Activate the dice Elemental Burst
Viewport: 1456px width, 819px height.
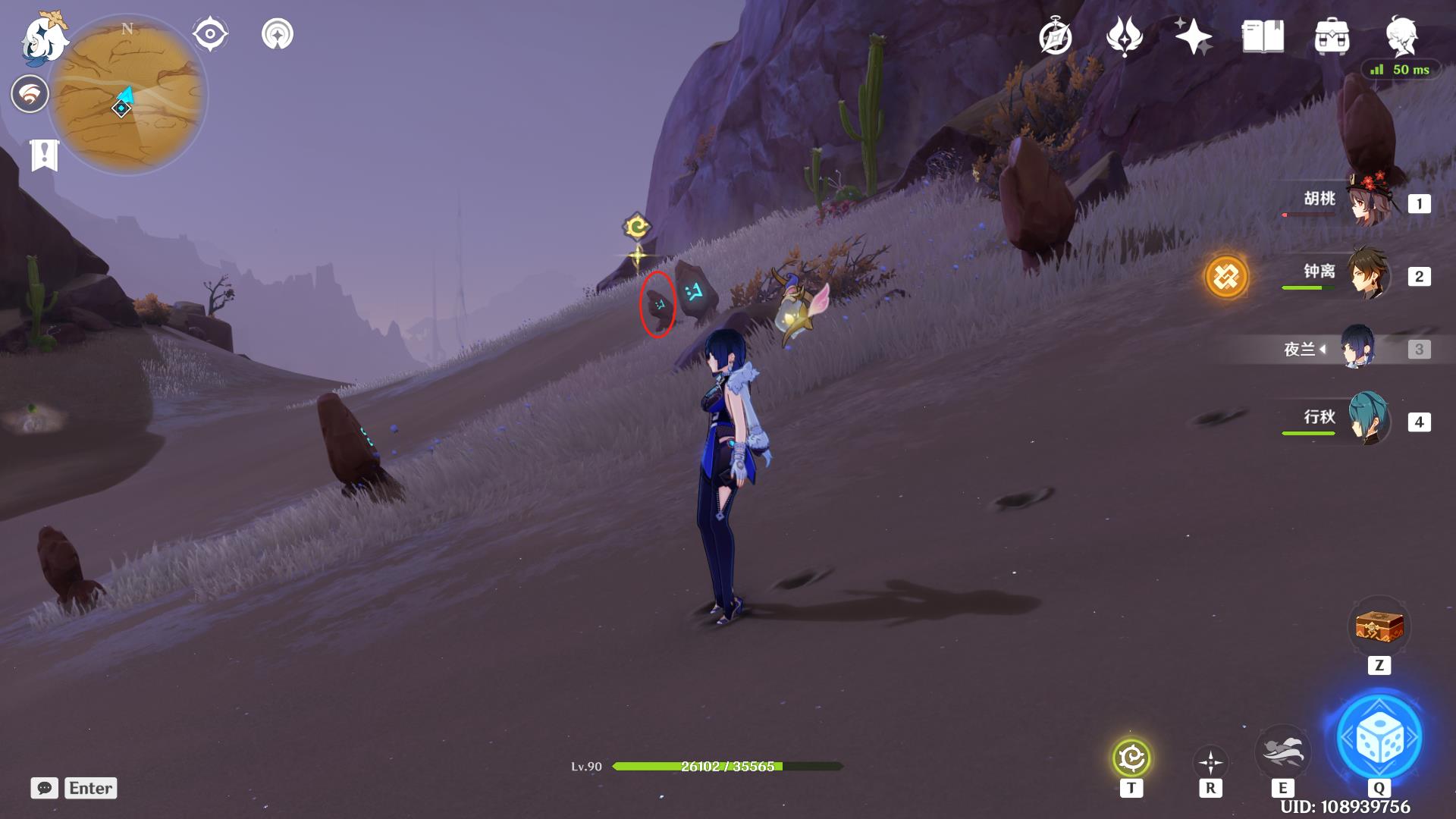click(1379, 737)
